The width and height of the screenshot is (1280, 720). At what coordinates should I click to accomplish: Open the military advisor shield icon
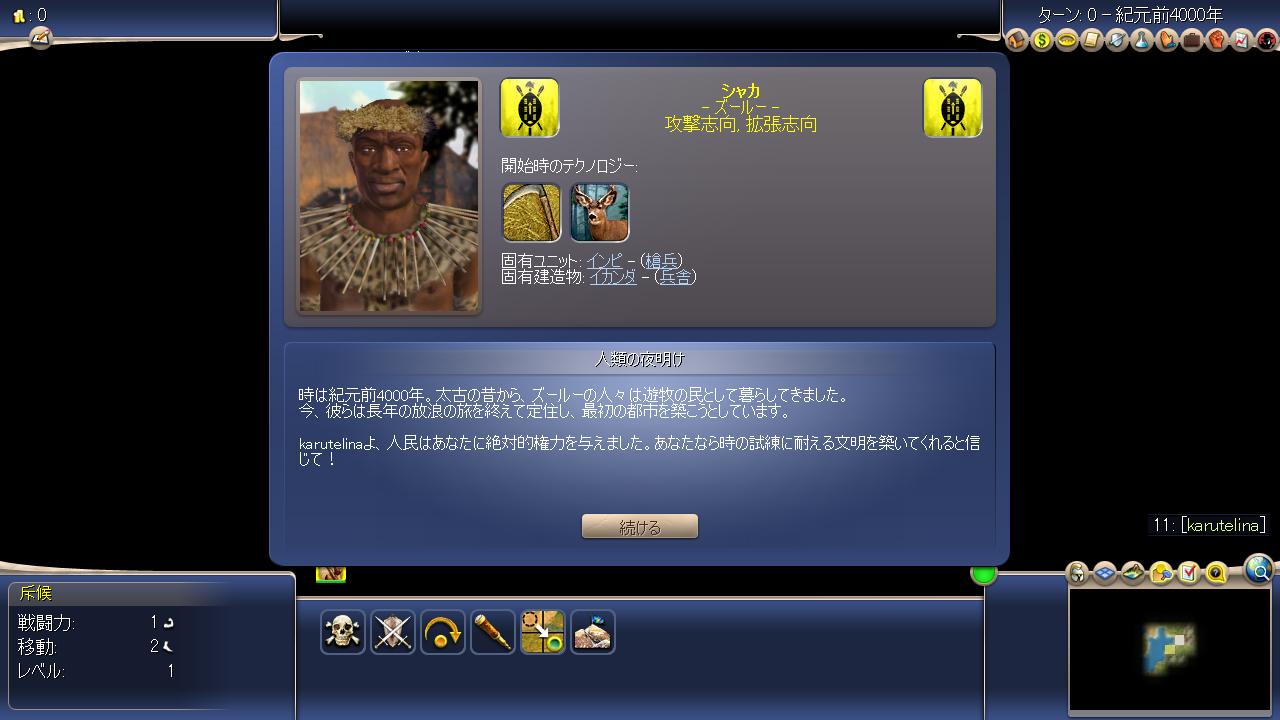click(x=1117, y=40)
